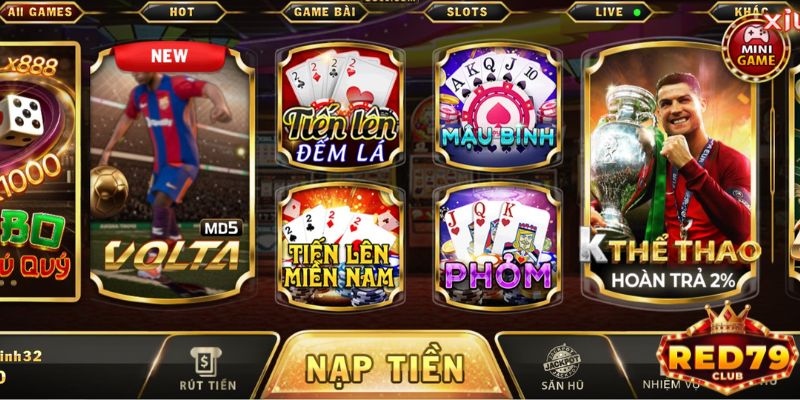The height and width of the screenshot is (400, 800).
Task: Choose the Mậu Binh card game
Action: (497, 108)
